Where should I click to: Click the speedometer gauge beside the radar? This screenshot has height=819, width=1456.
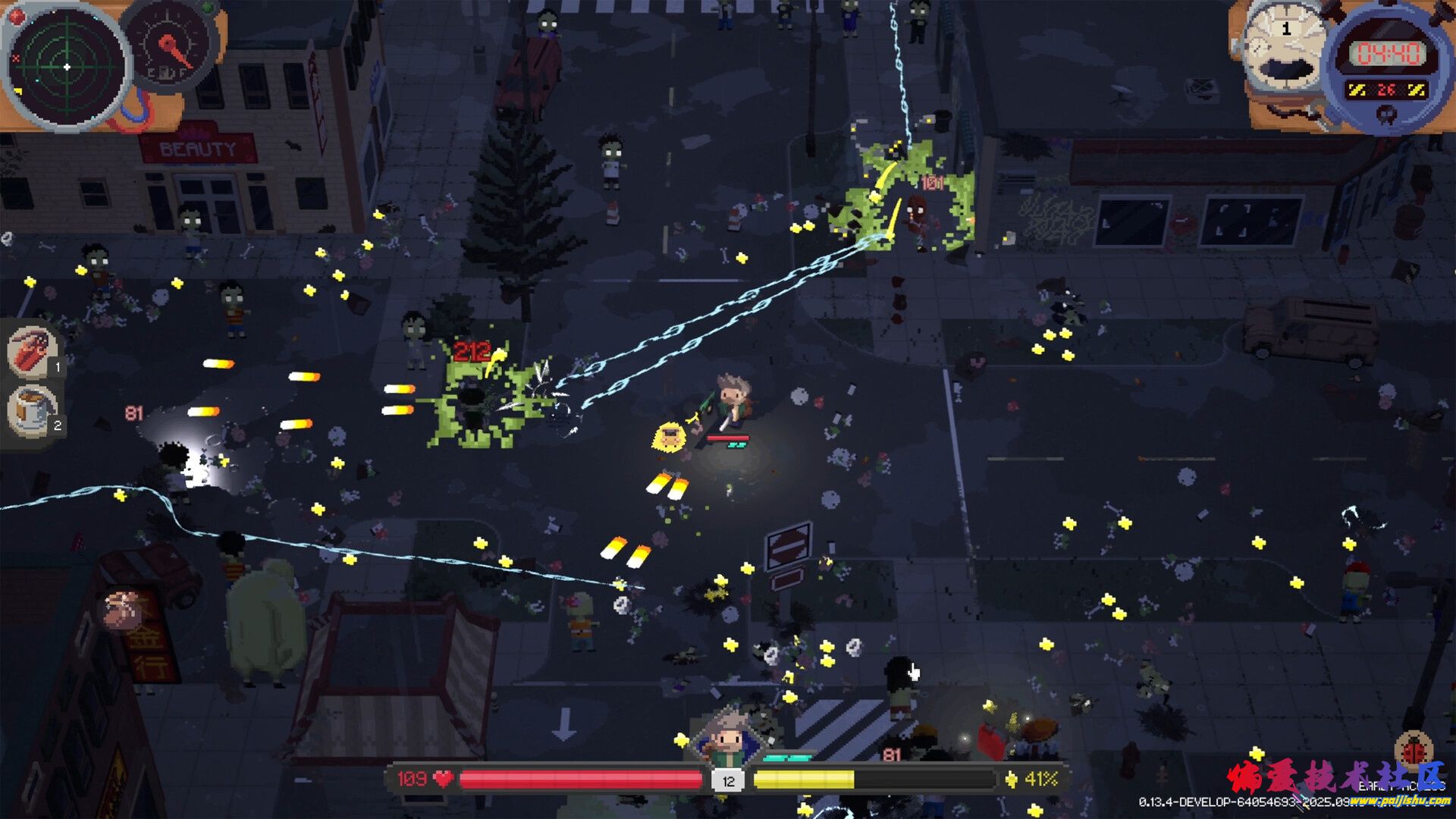tap(171, 47)
